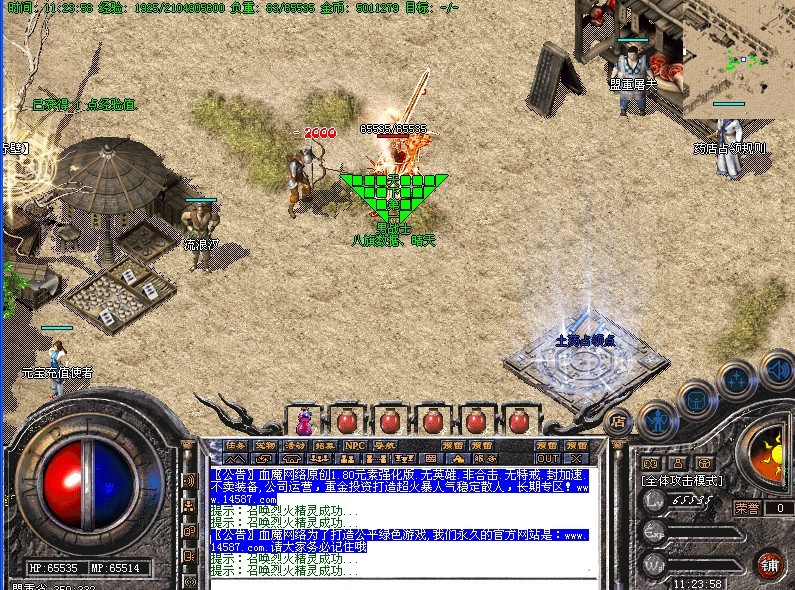Open the 服务 service button
795x590 pixels.
coord(480,458)
